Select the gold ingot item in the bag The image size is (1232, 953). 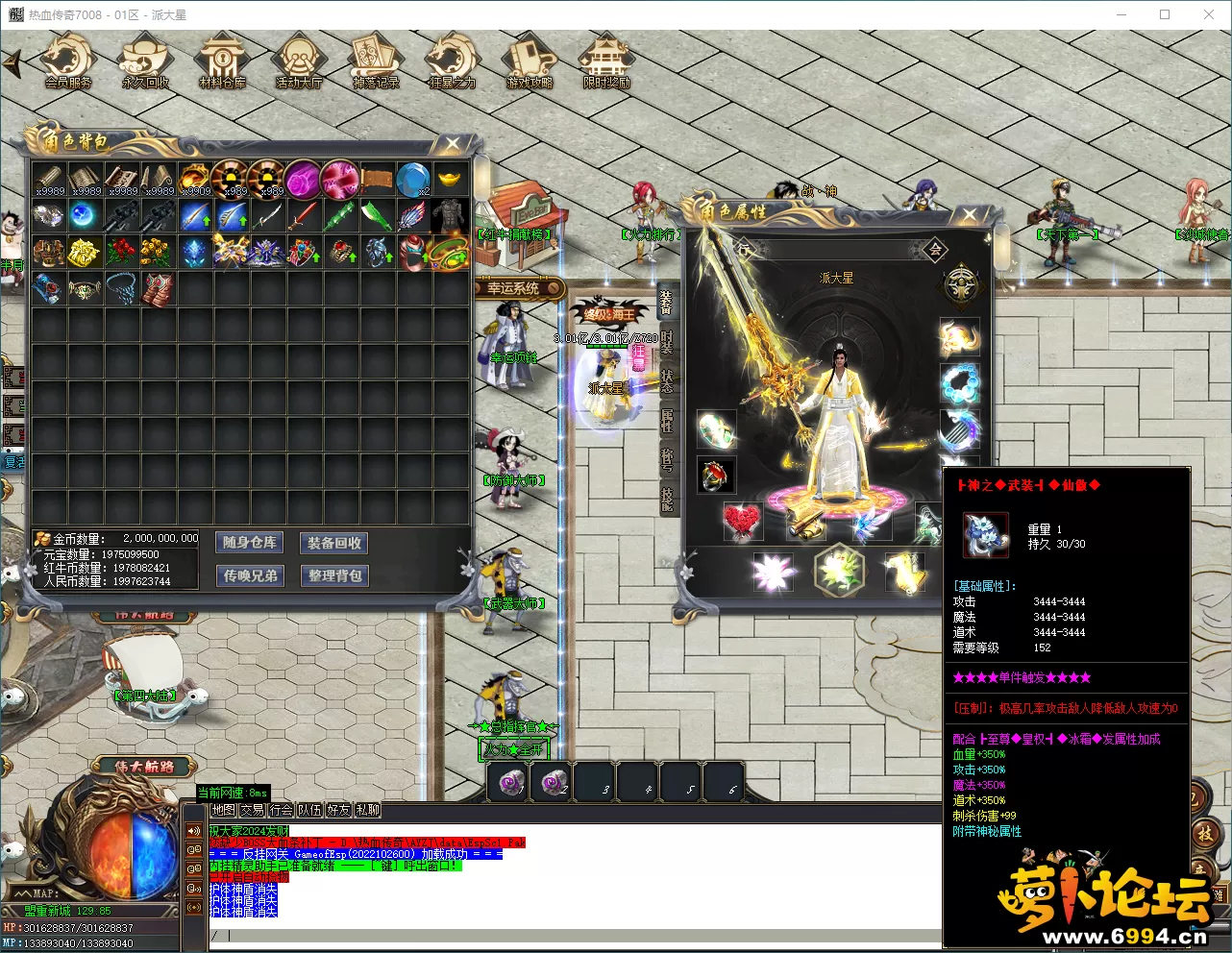point(450,179)
